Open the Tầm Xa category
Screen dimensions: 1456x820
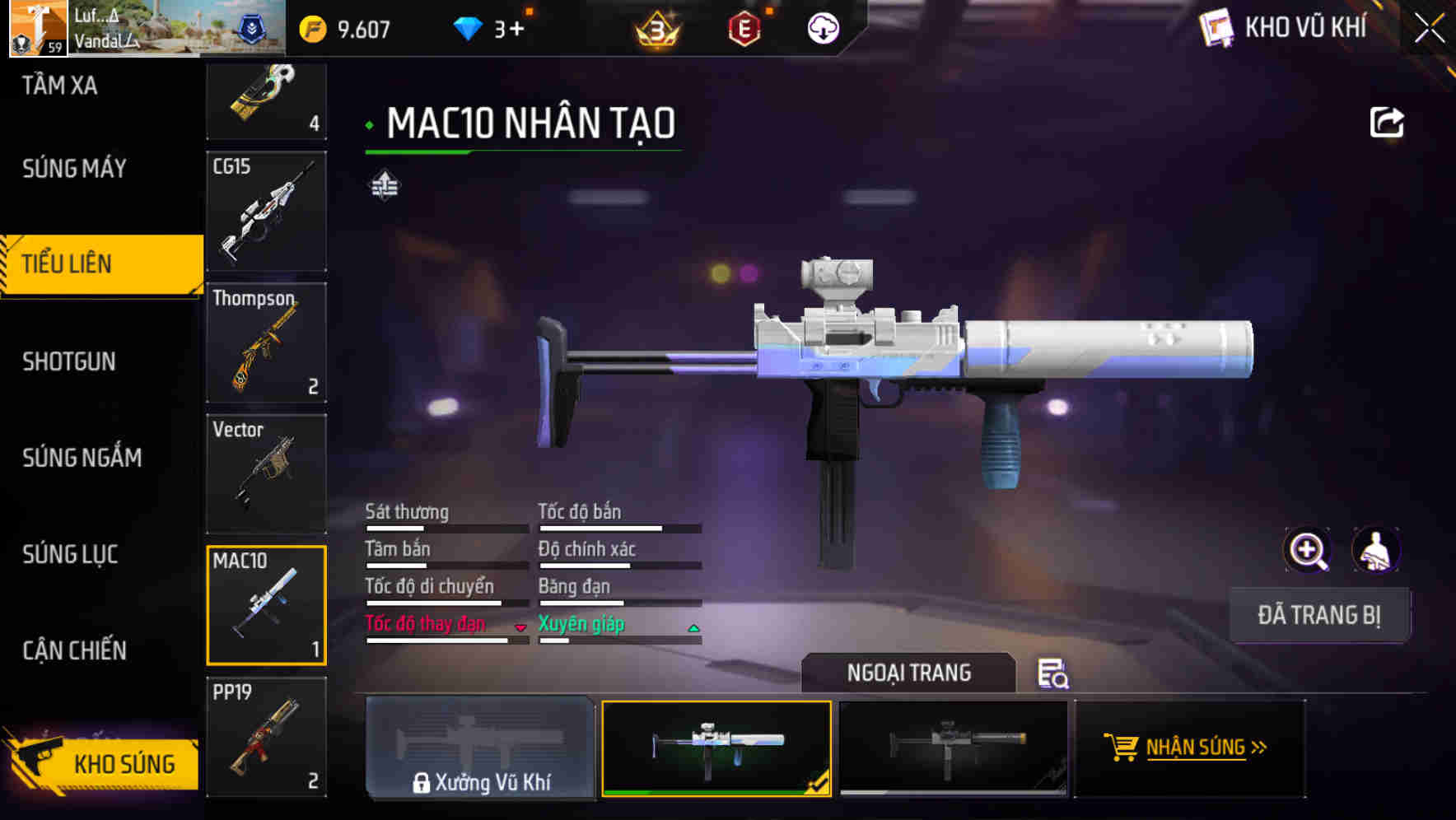[x=59, y=86]
